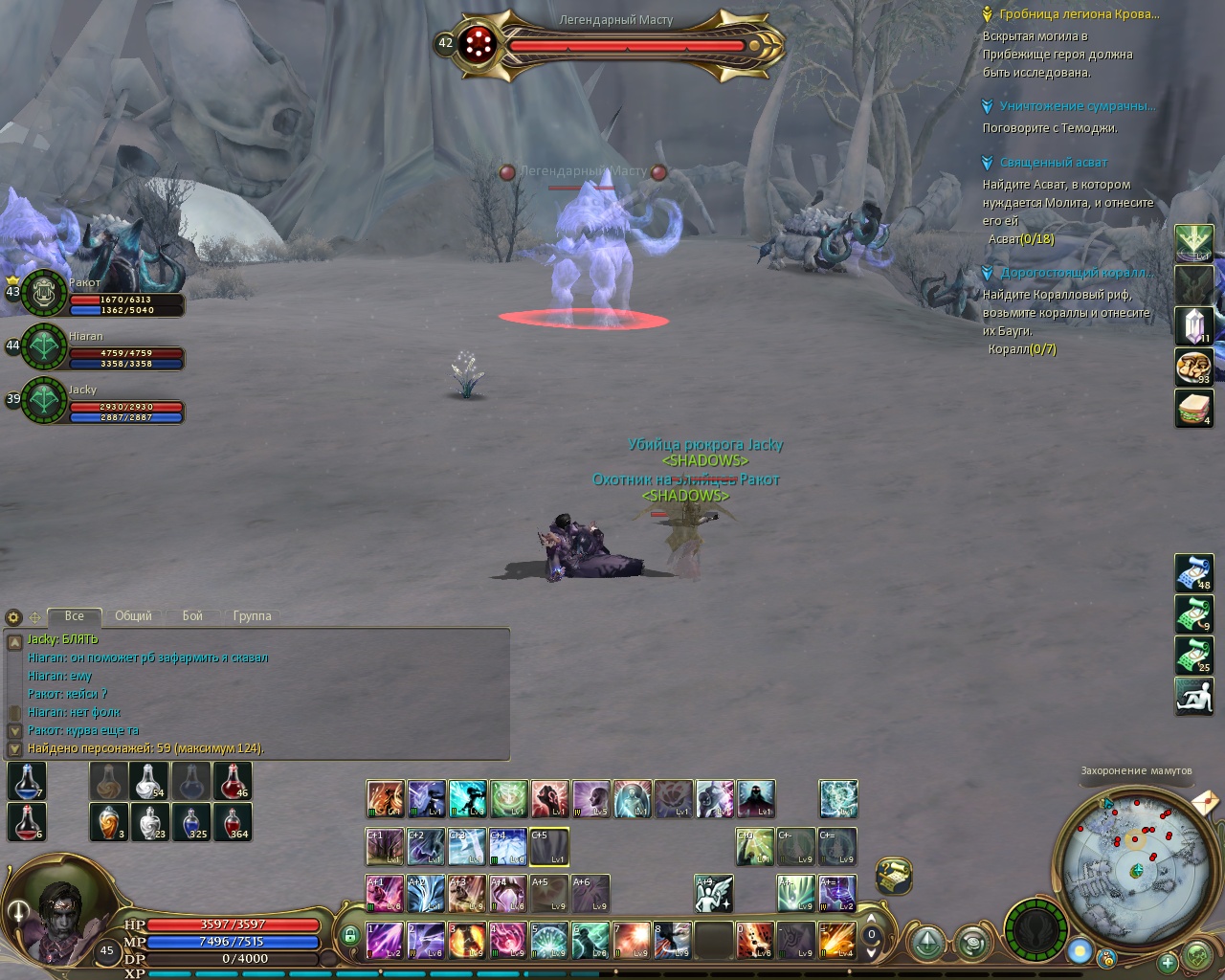Image resolution: width=1225 pixels, height=980 pixels.
Task: Switch to the Общий chat tab
Action: [x=133, y=616]
